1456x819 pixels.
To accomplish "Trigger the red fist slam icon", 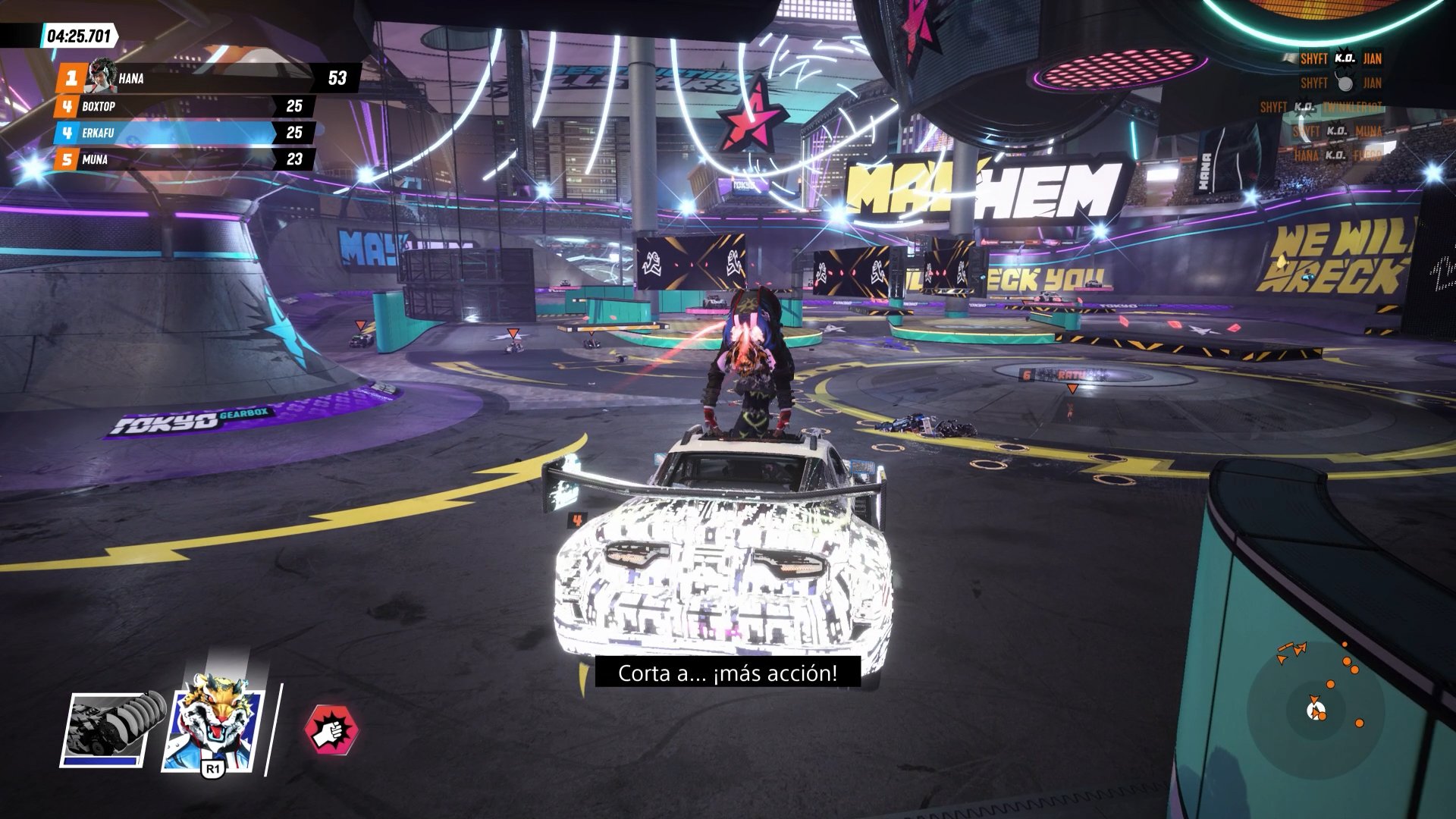I will tap(331, 730).
